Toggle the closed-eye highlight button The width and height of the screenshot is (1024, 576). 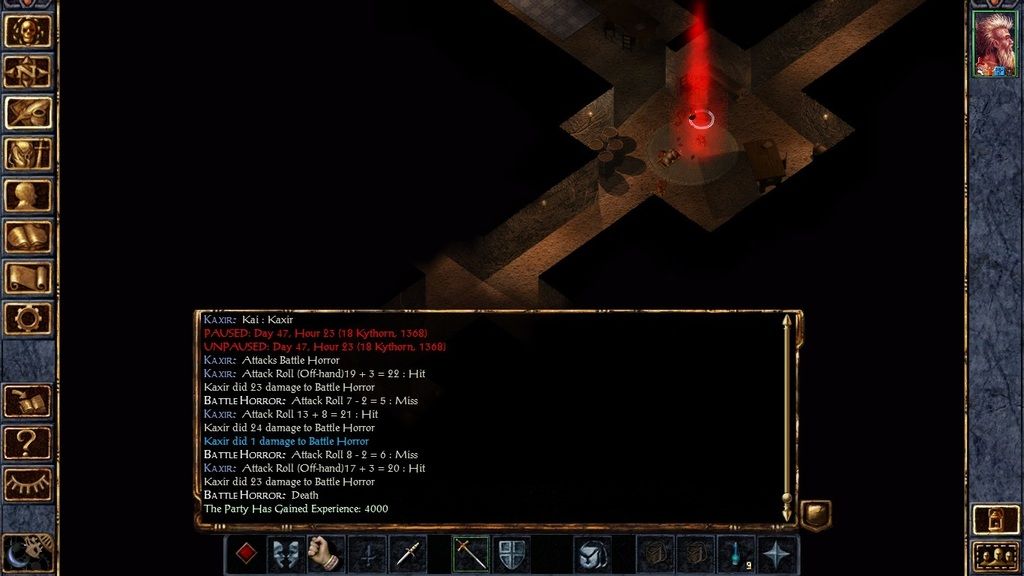(x=28, y=482)
